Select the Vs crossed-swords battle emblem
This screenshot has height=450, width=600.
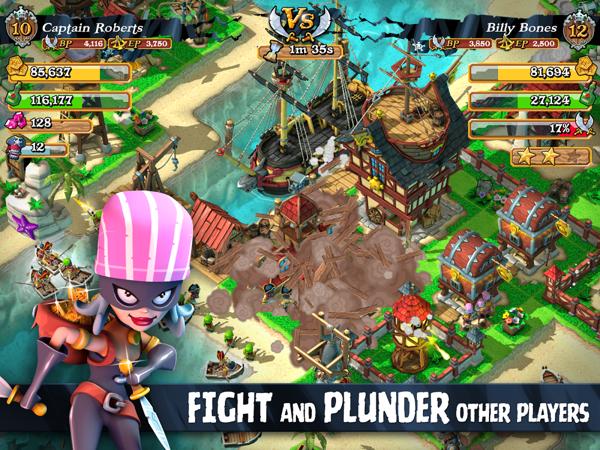point(299,20)
